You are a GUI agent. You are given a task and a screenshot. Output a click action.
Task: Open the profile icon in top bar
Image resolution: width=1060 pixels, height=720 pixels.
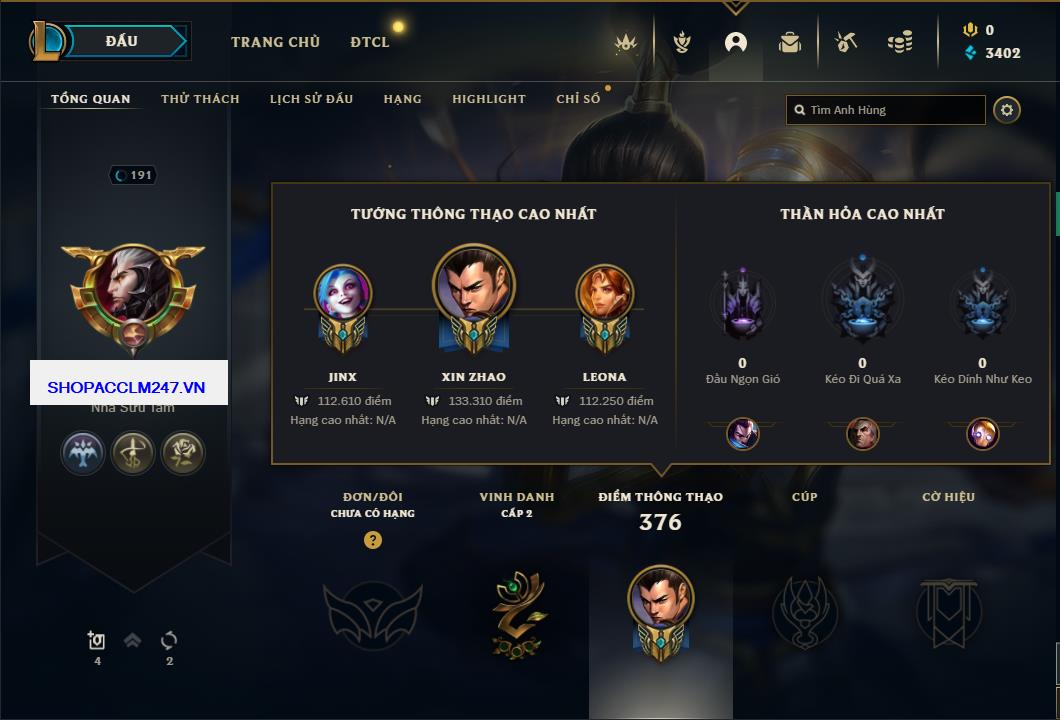click(736, 42)
